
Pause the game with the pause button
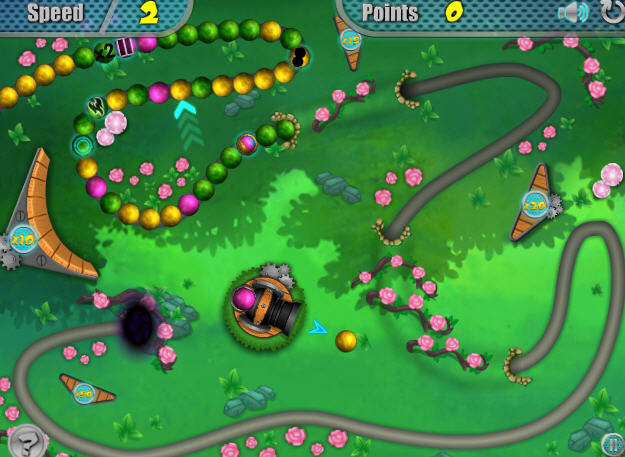(612, 443)
